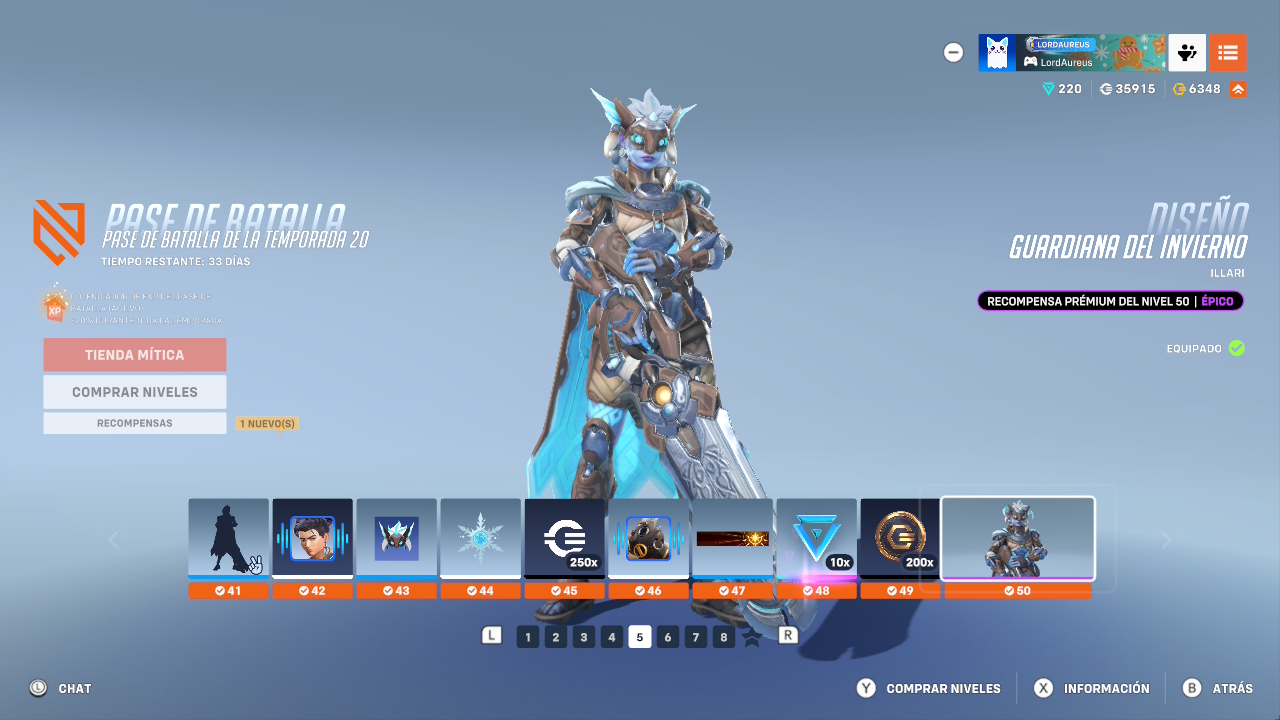Select the level 46 voice line reward
The image size is (1280, 720).
pos(649,538)
